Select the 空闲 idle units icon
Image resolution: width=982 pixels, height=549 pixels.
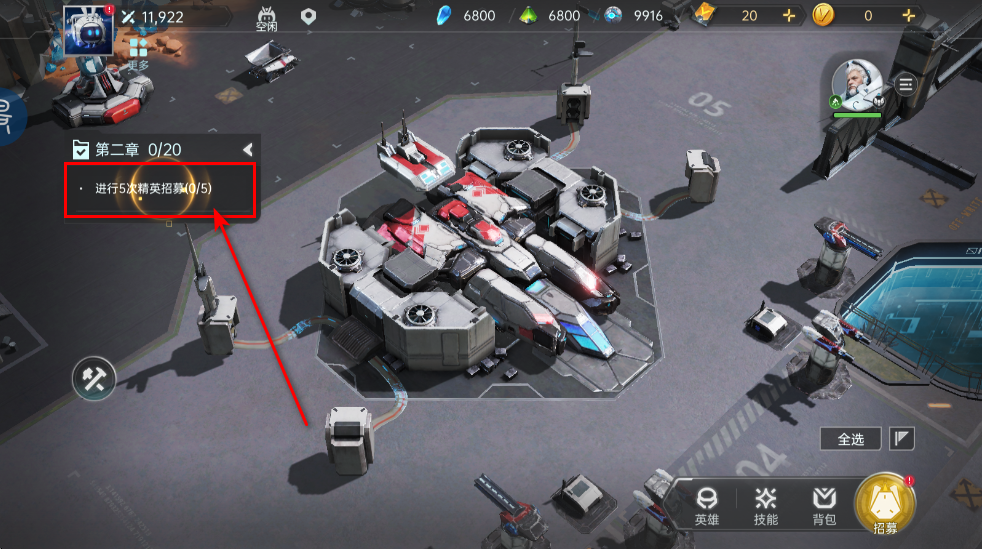pyautogui.click(x=266, y=18)
